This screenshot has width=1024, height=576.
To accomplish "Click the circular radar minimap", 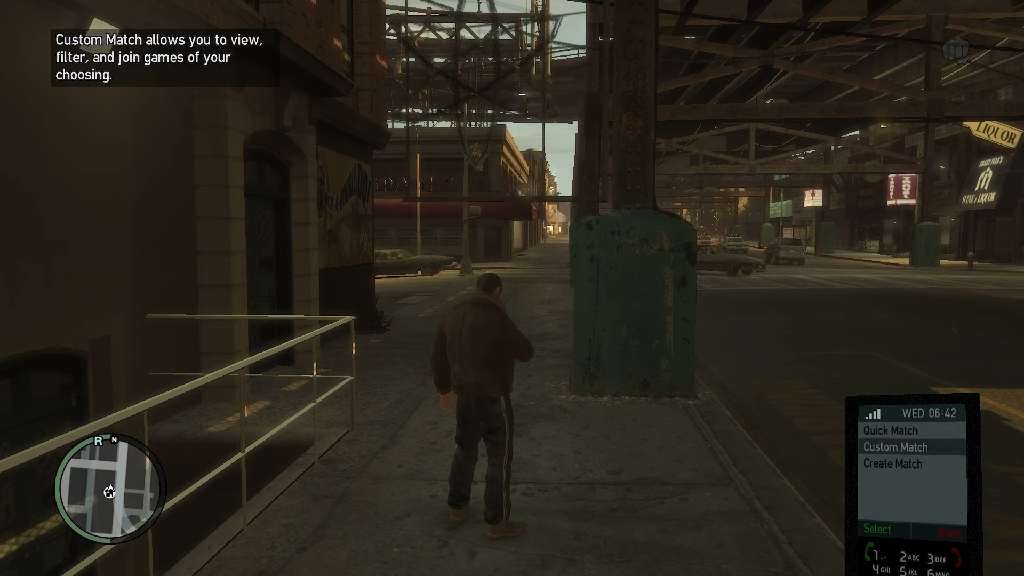I will click(x=109, y=489).
